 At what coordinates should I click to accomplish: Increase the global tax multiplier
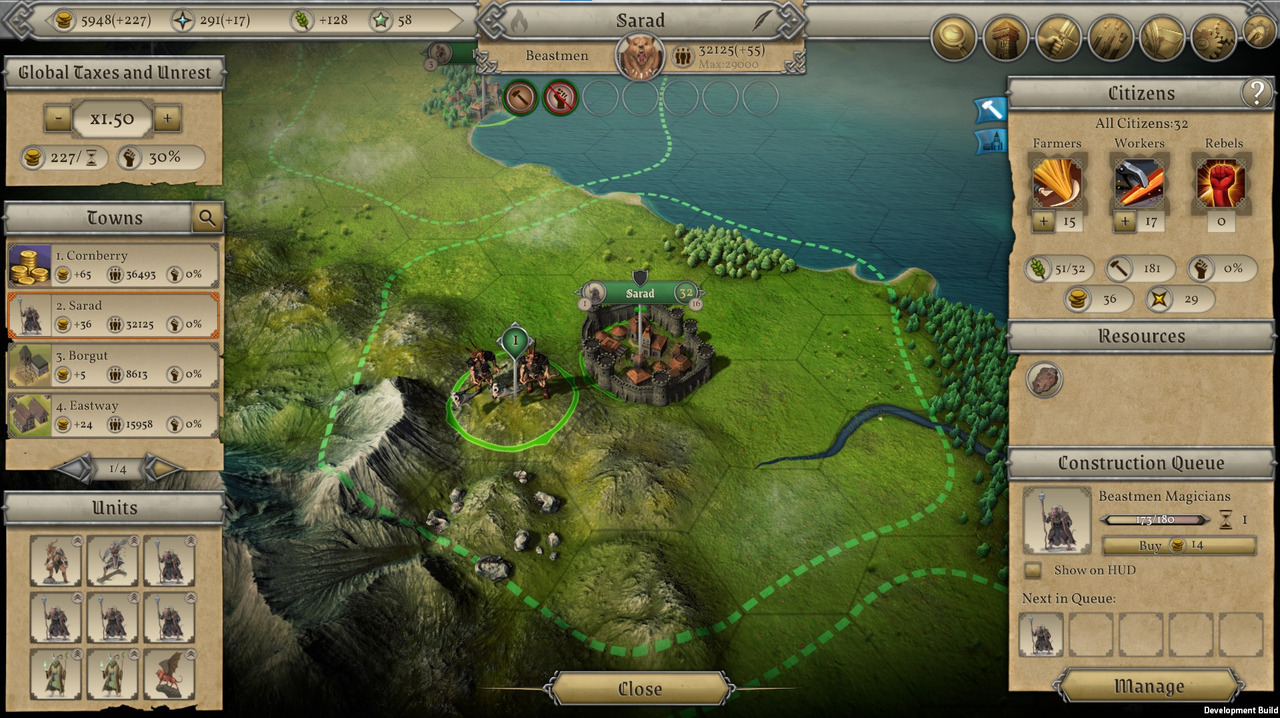click(x=167, y=119)
